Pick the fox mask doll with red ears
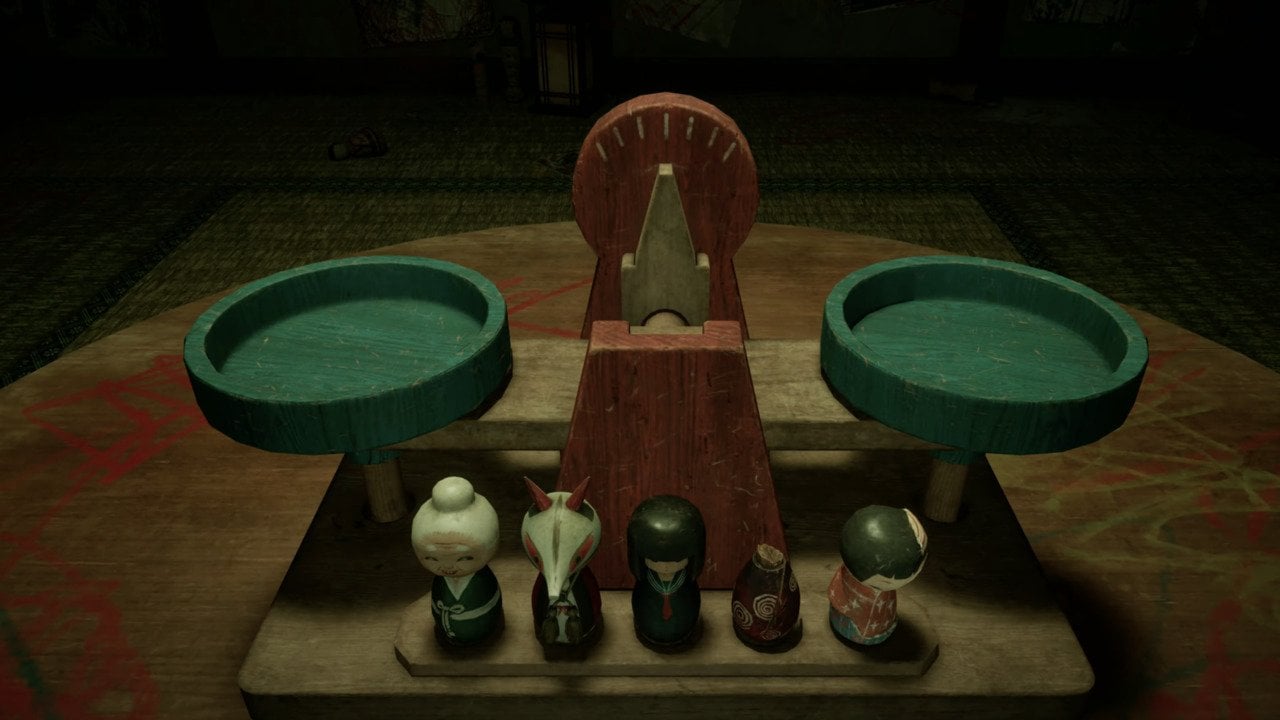Image resolution: width=1280 pixels, height=720 pixels. [x=561, y=565]
